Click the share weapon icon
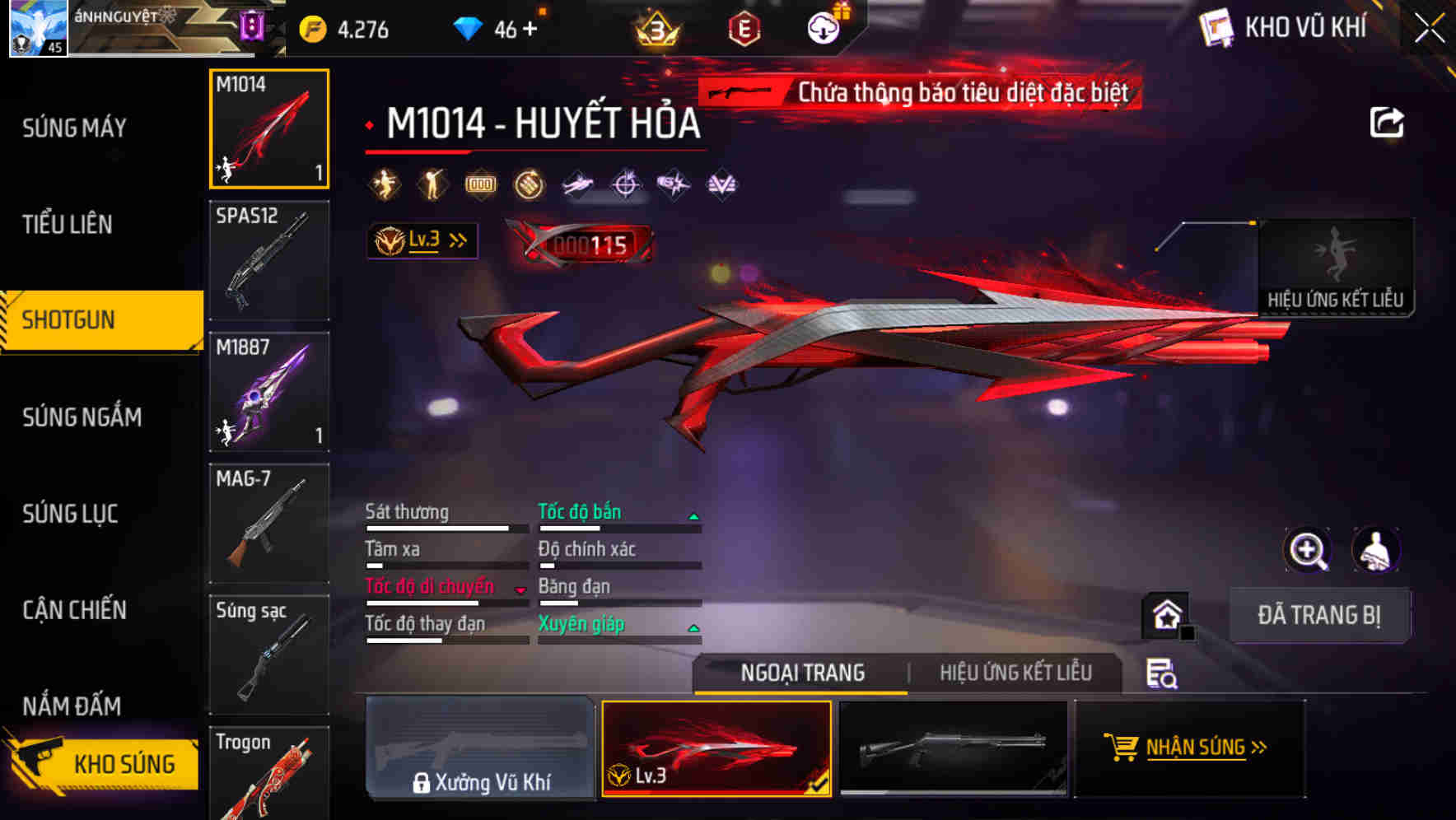This screenshot has width=1456, height=820. click(1388, 122)
